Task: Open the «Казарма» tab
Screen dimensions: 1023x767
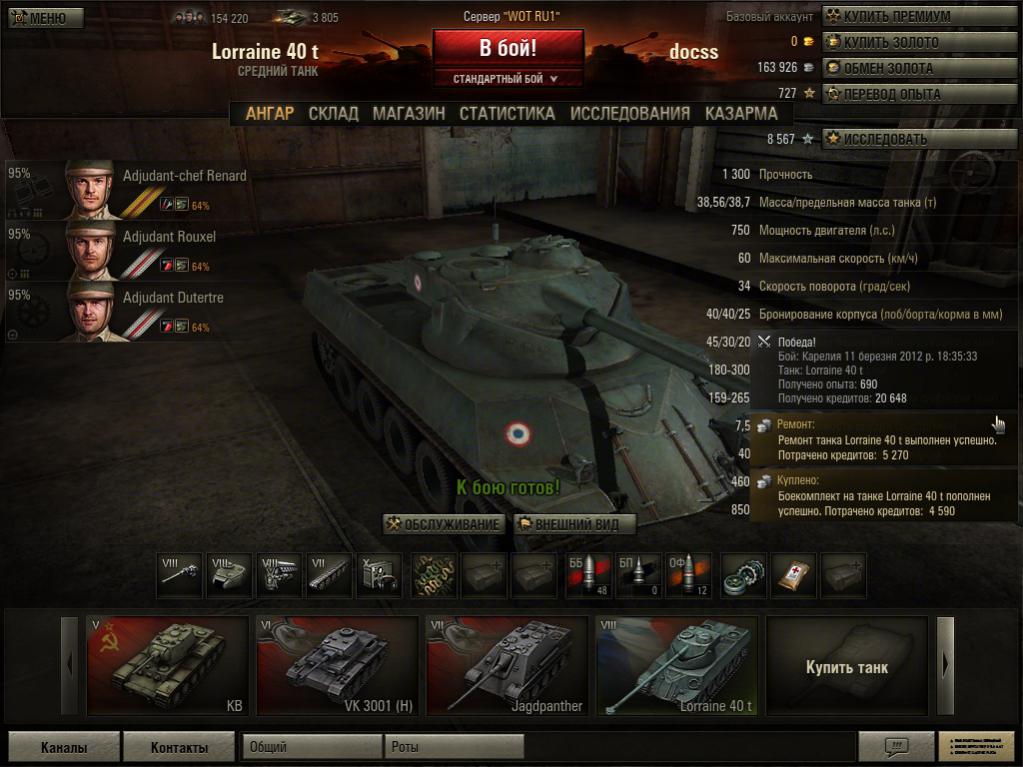Action: [x=741, y=114]
